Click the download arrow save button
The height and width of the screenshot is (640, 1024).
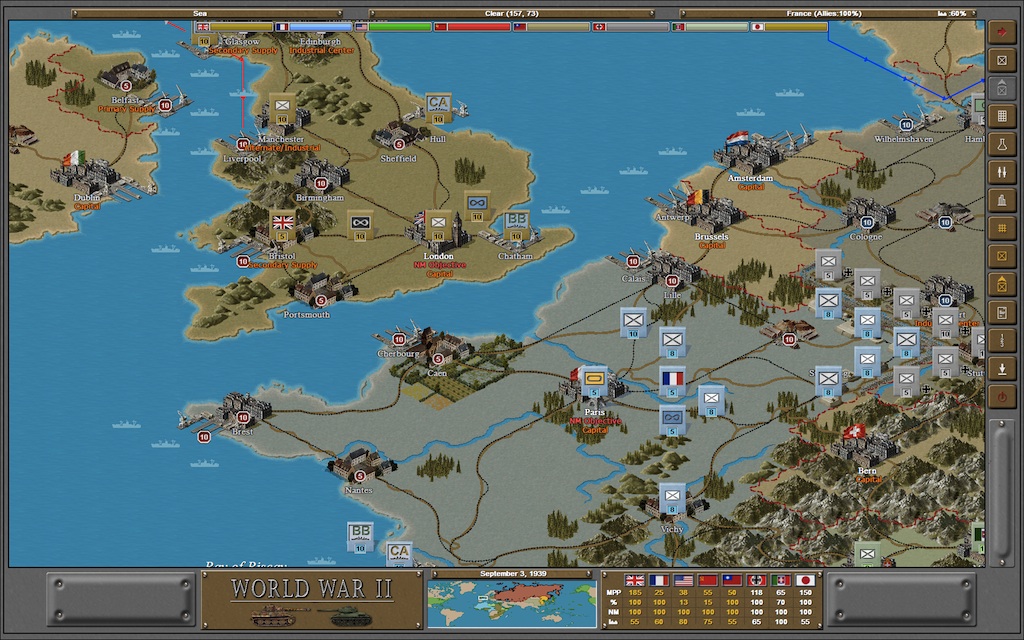pos(1001,368)
